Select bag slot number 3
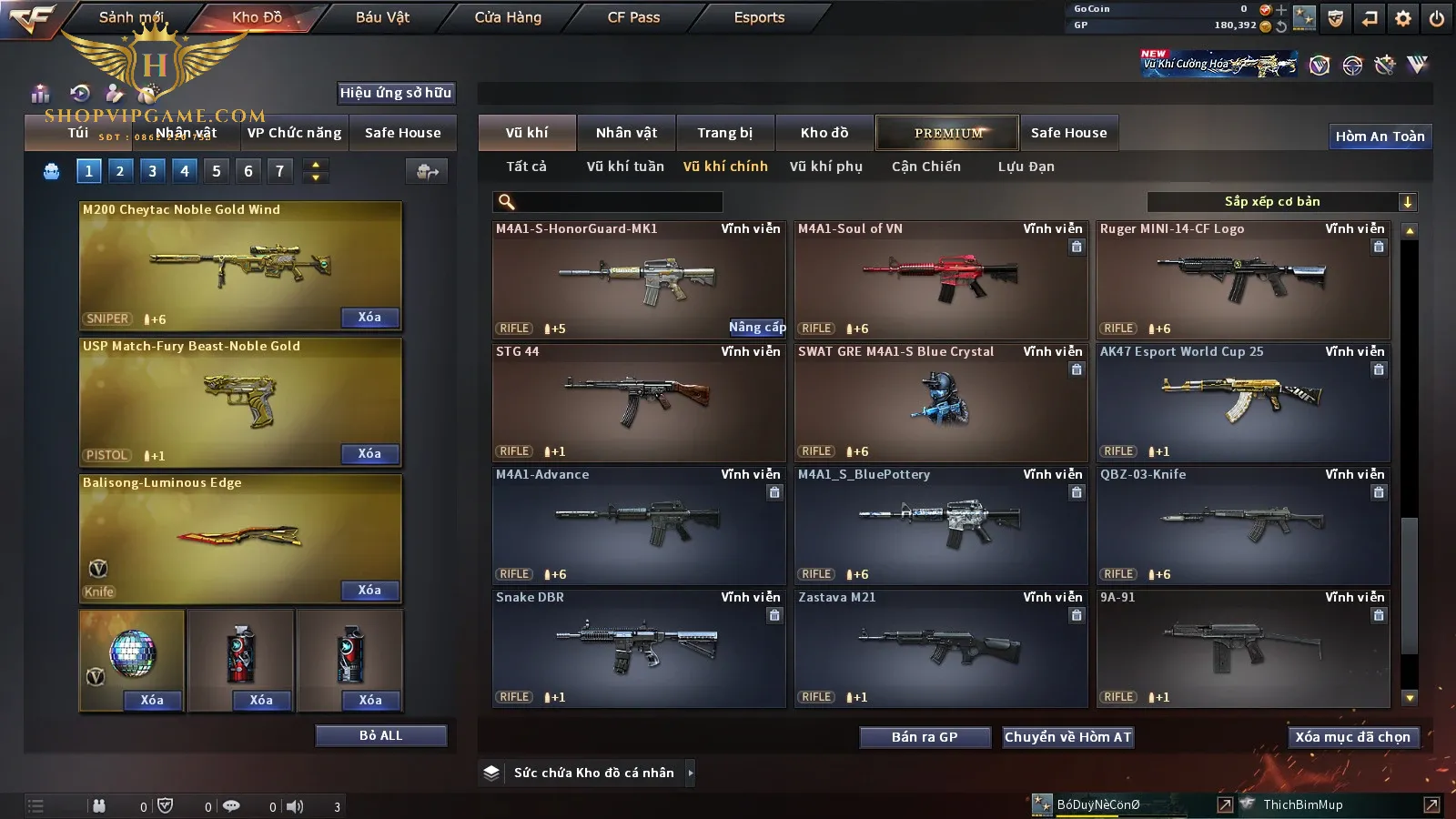This screenshot has height=819, width=1456. coord(152,170)
